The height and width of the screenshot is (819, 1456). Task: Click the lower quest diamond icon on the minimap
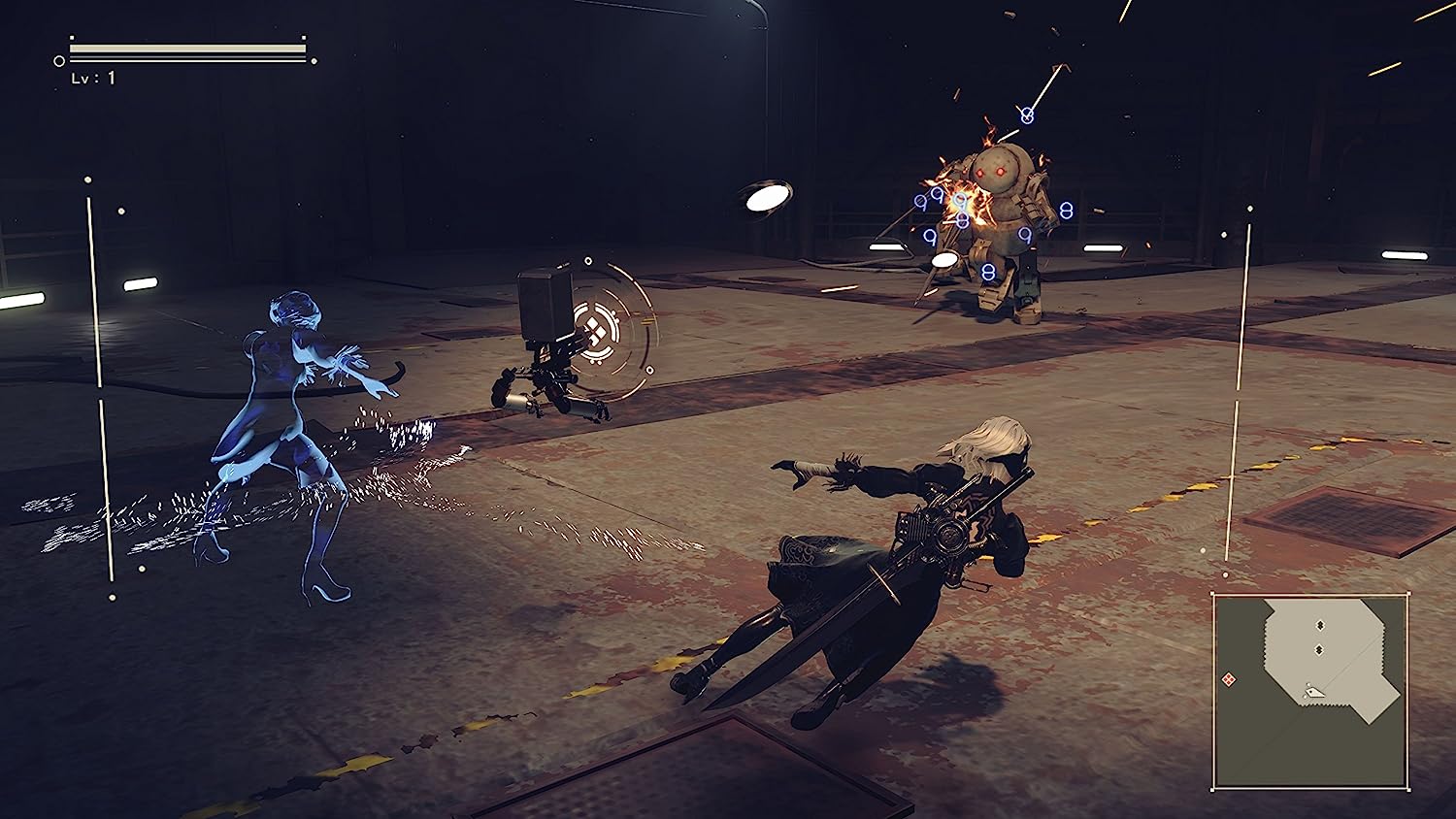pyautogui.click(x=1319, y=649)
